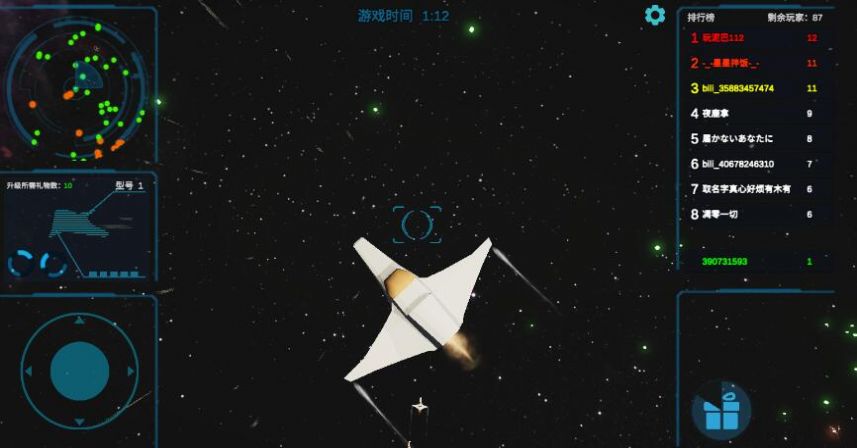Image resolution: width=857 pixels, height=448 pixels.
Task: Tap the joystick's right arrow
Action: pos(129,371)
